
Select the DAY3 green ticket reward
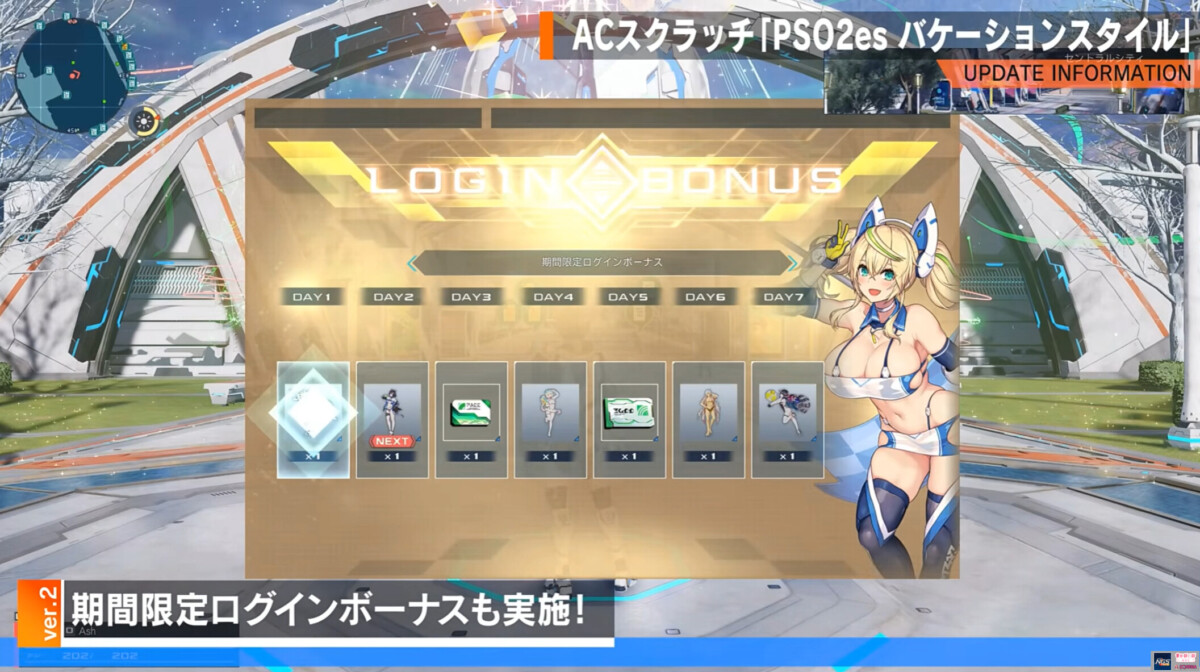click(471, 419)
